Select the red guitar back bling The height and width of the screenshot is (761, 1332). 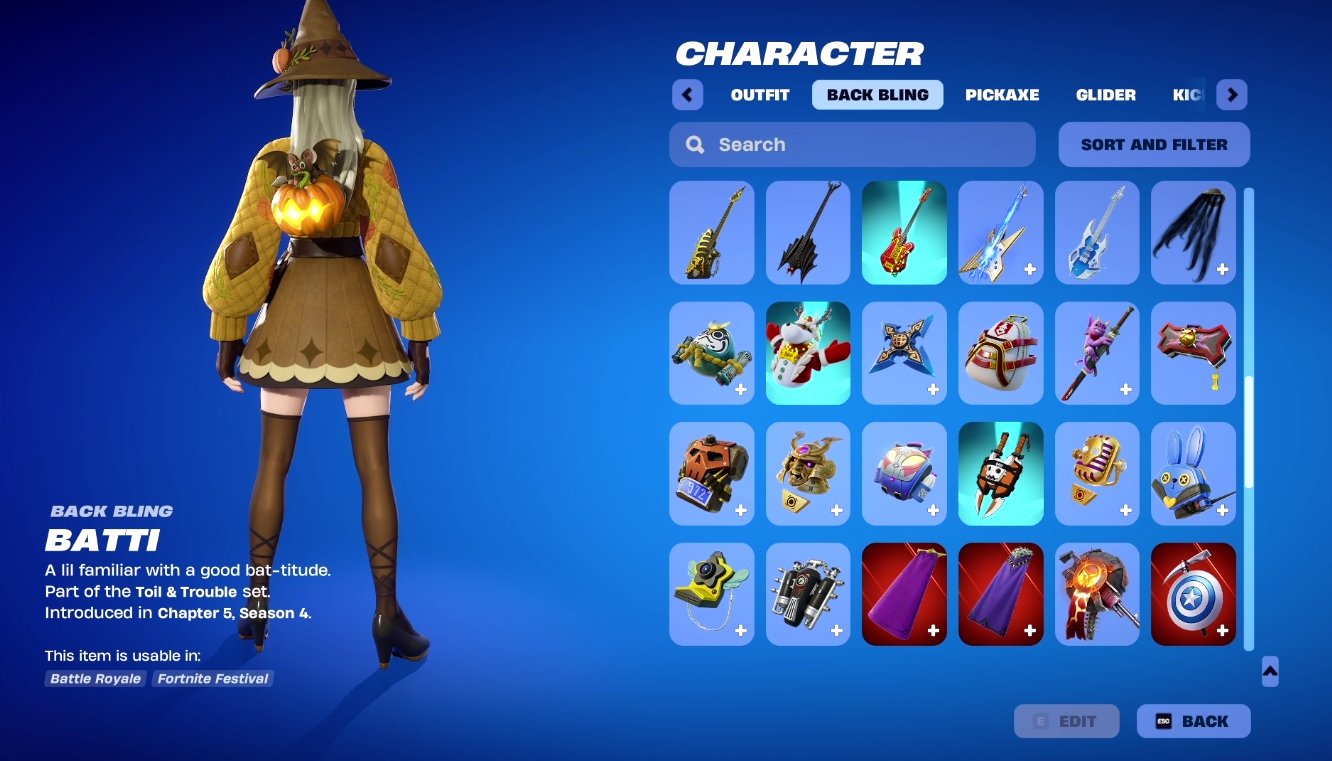click(904, 232)
